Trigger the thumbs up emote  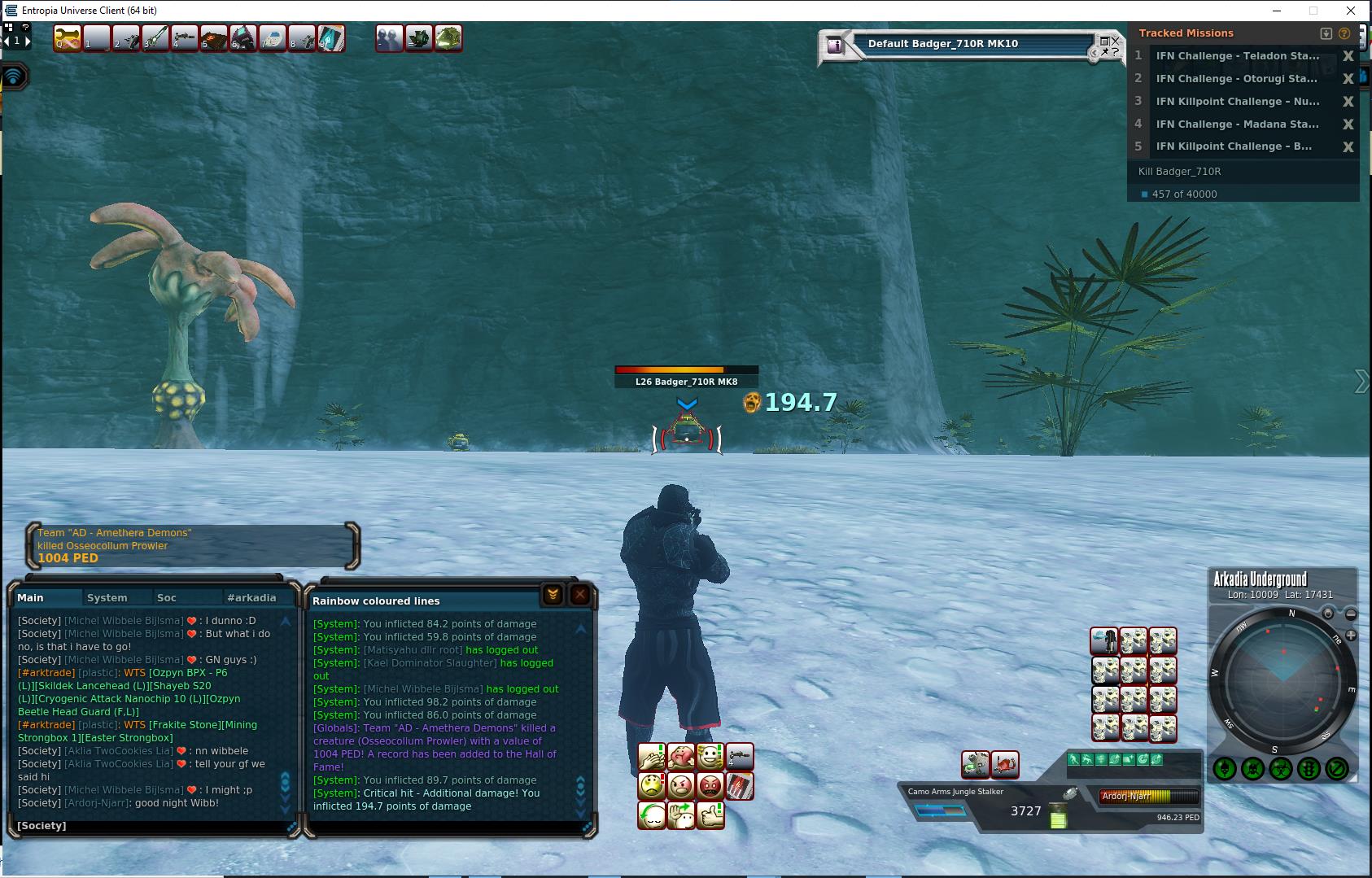(x=710, y=815)
